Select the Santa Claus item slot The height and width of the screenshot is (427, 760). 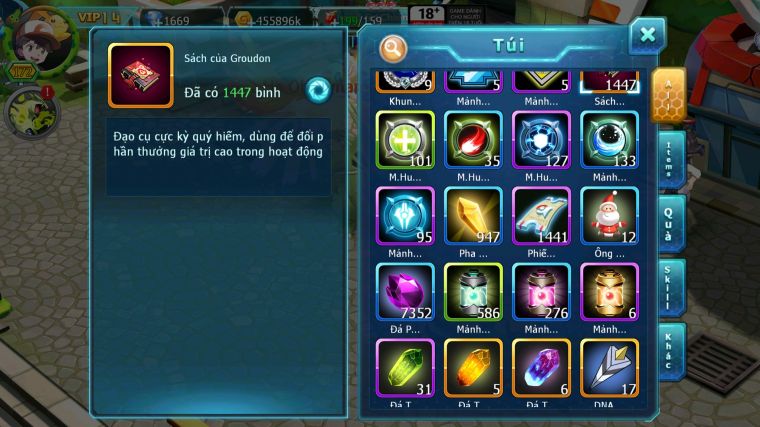[609, 216]
